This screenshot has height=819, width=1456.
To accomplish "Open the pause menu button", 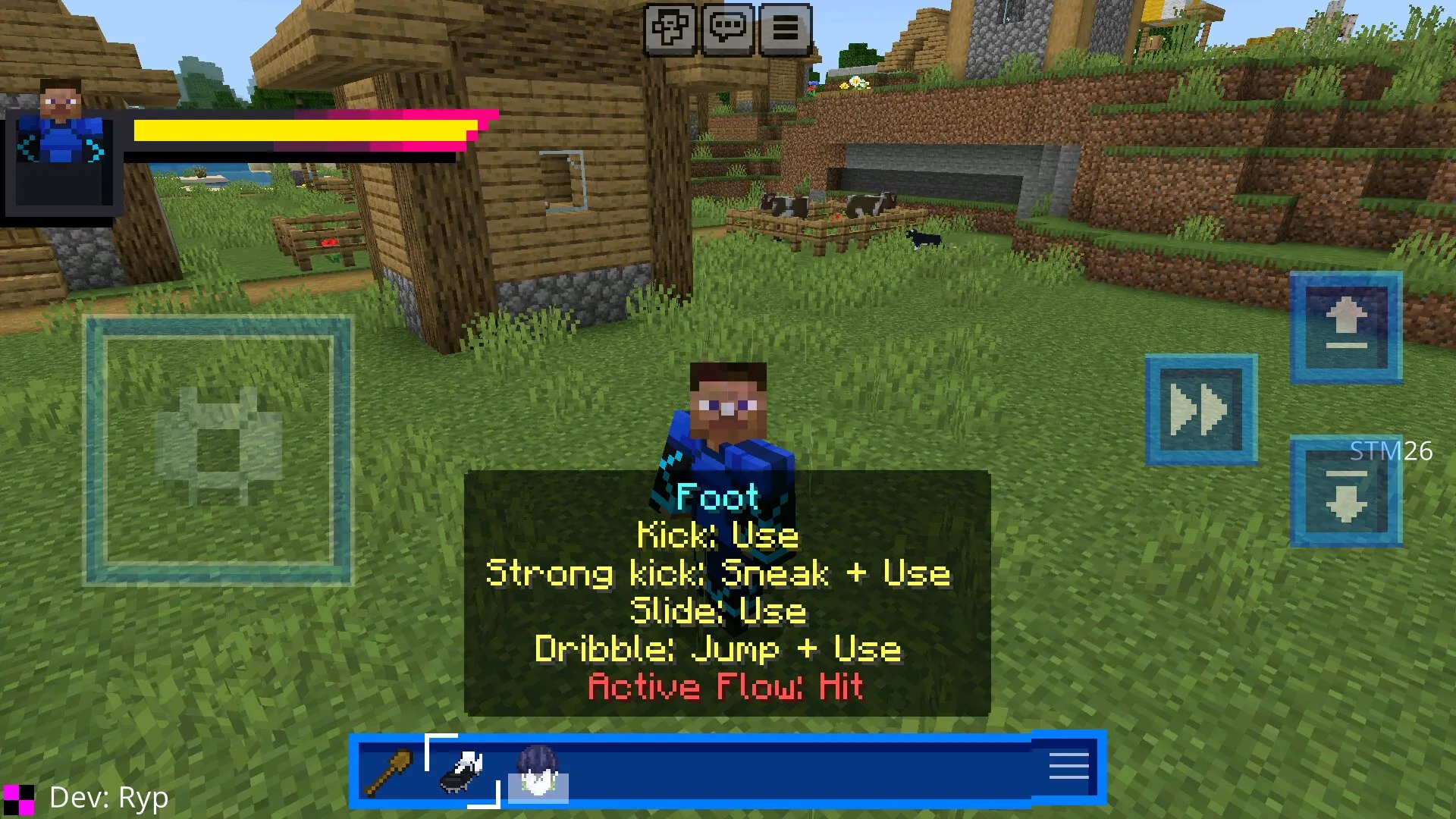I will (785, 30).
